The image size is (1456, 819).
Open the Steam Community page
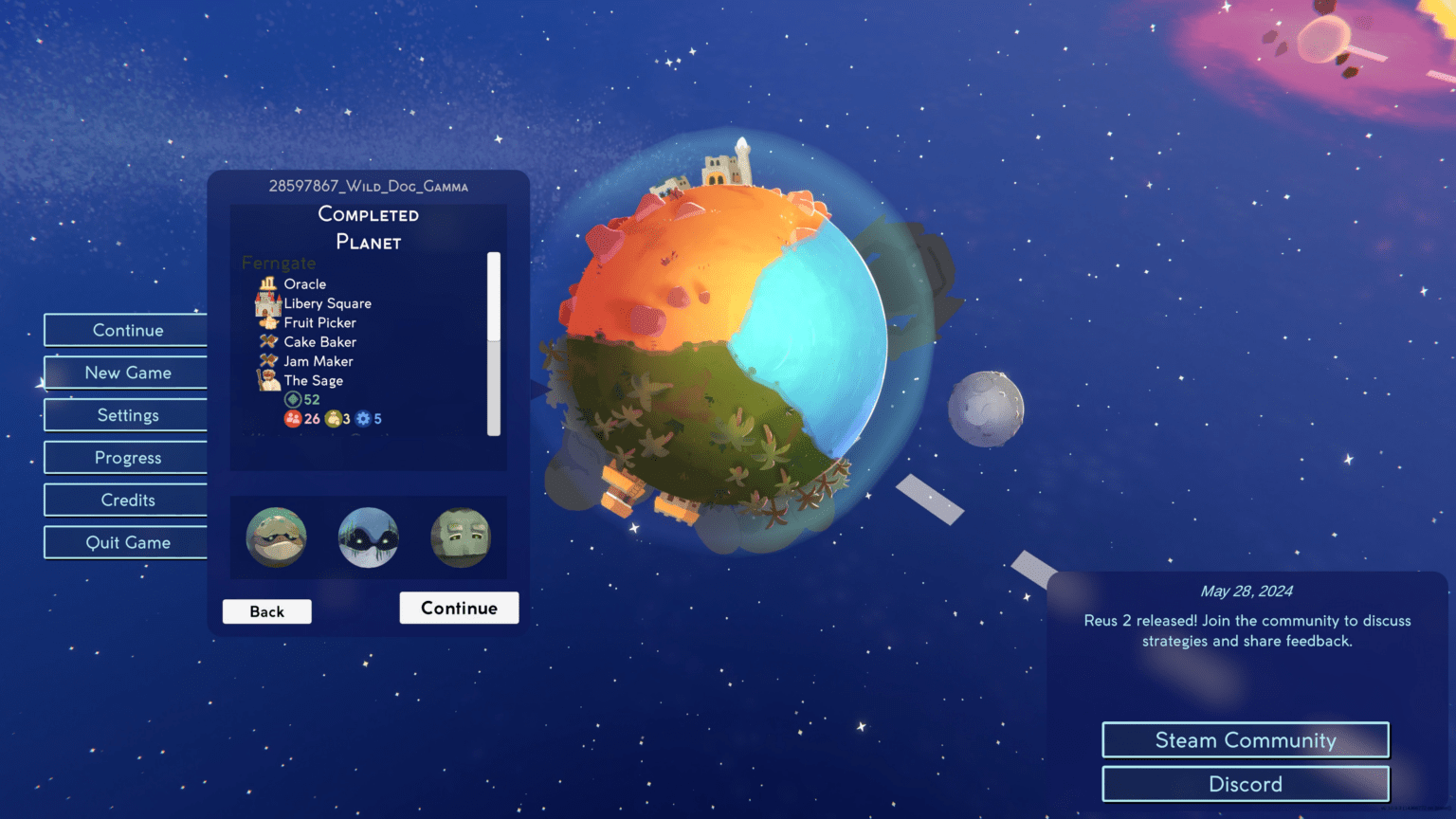1245,740
